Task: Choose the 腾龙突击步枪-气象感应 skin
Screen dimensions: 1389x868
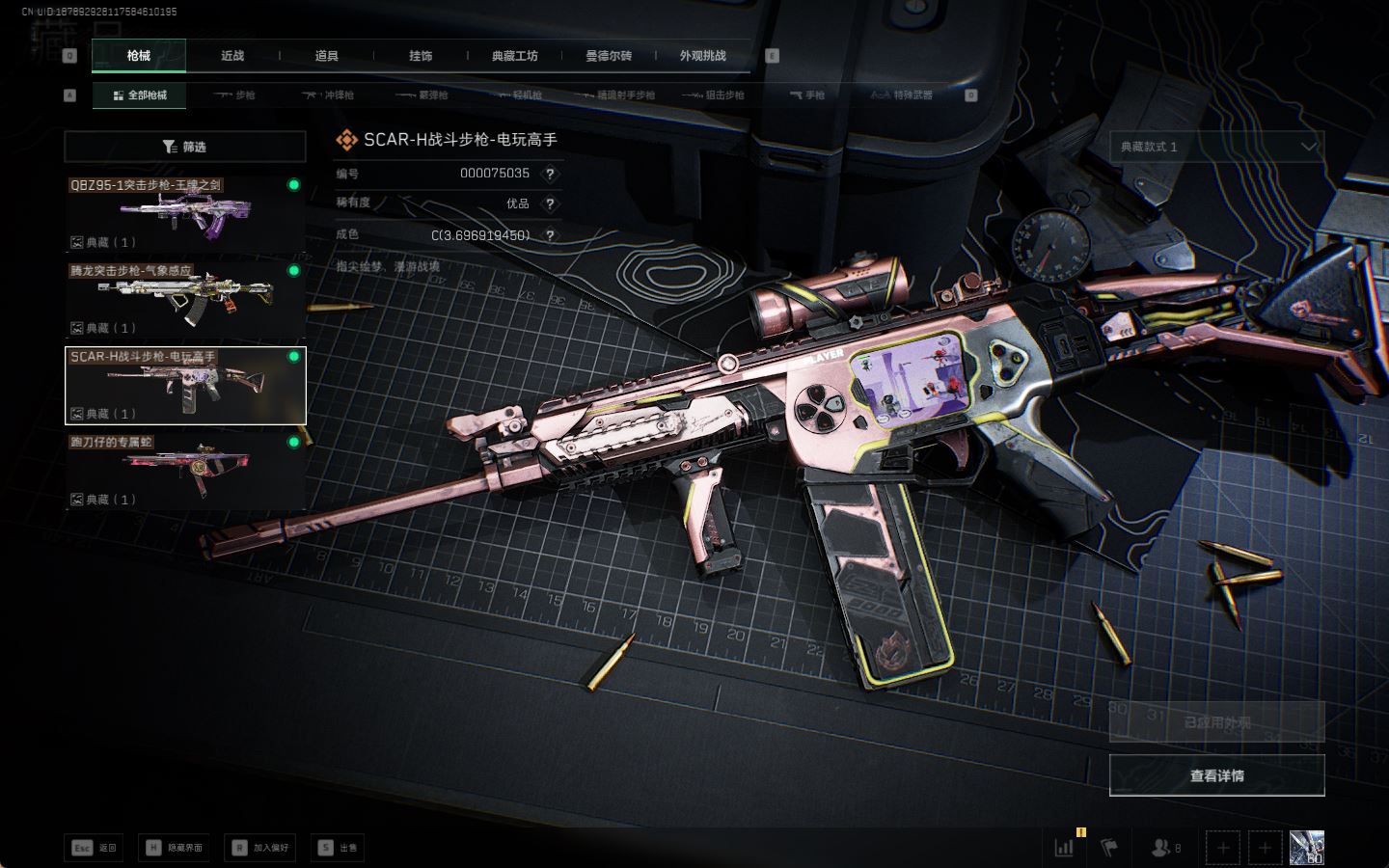Action: [x=185, y=298]
